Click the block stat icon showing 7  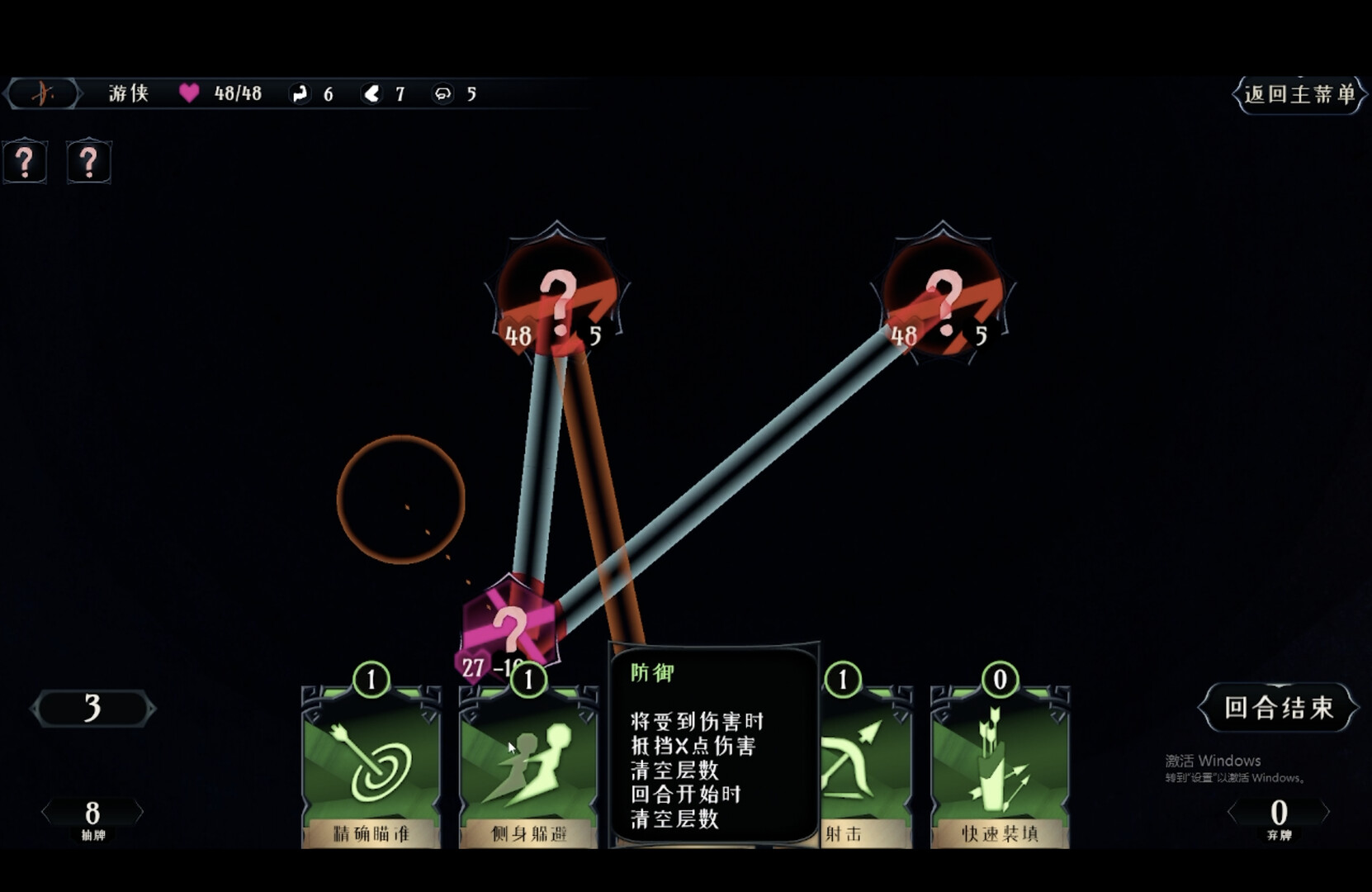[x=372, y=93]
